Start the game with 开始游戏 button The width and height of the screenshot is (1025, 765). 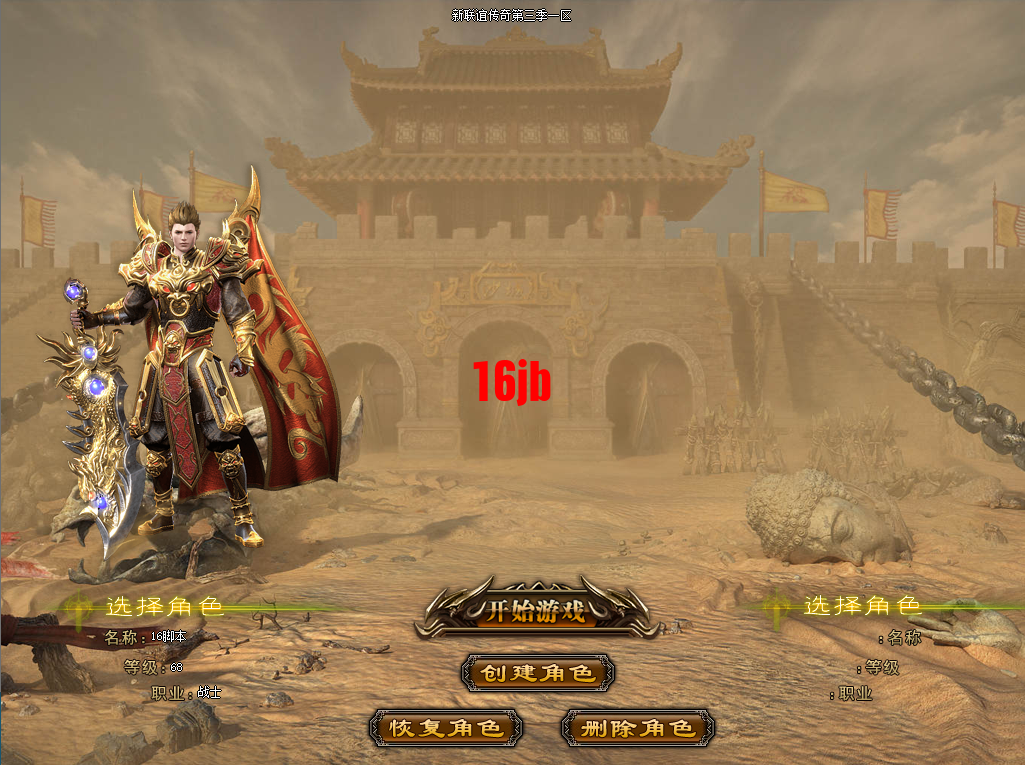pos(536,611)
